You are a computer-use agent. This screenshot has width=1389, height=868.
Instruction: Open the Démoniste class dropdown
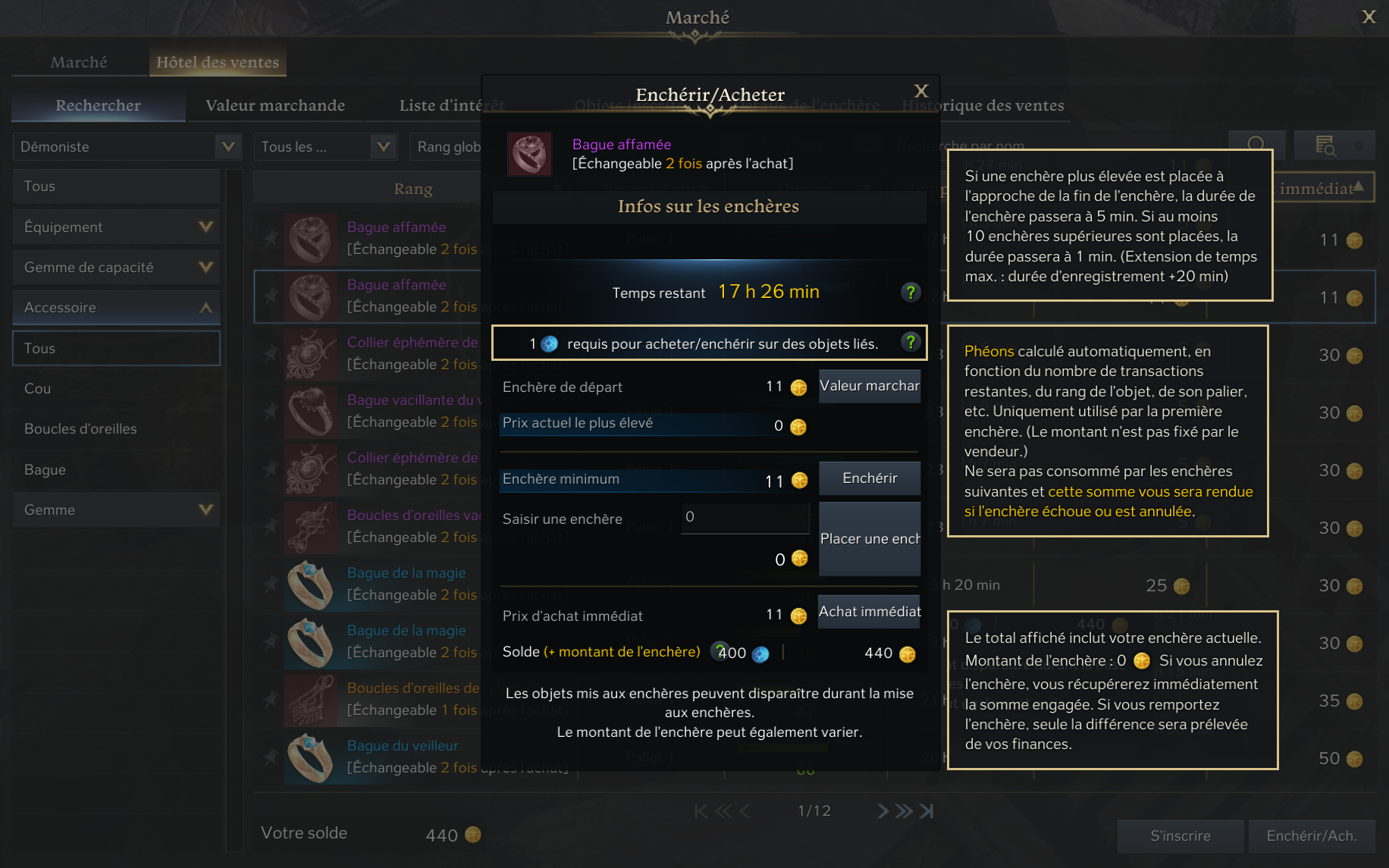pos(127,146)
